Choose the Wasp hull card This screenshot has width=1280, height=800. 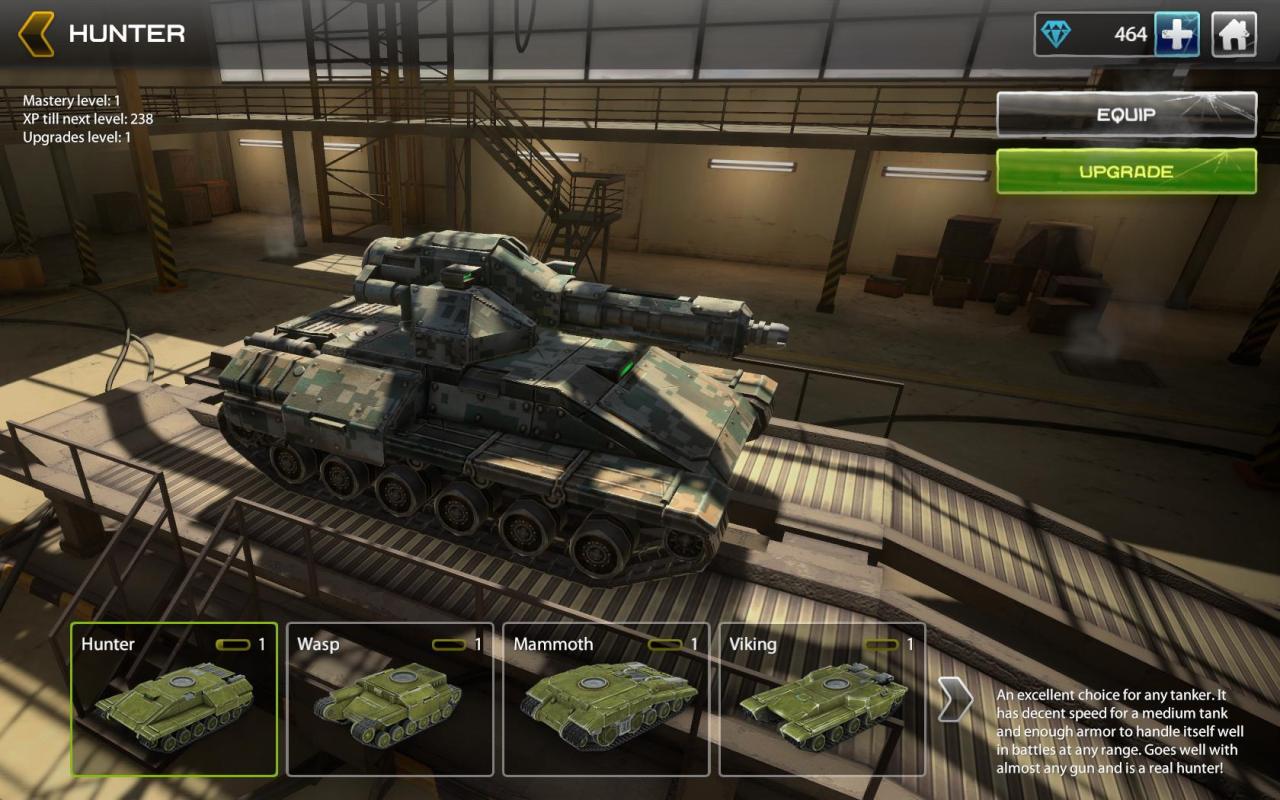coord(390,699)
